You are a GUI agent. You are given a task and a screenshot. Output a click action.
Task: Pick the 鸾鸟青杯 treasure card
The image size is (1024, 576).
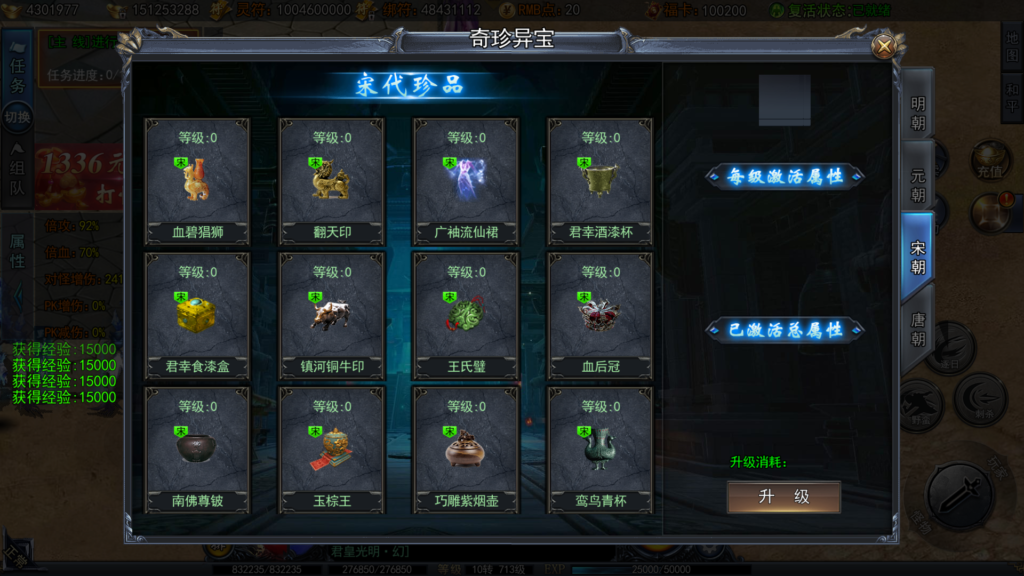pyautogui.click(x=600, y=450)
